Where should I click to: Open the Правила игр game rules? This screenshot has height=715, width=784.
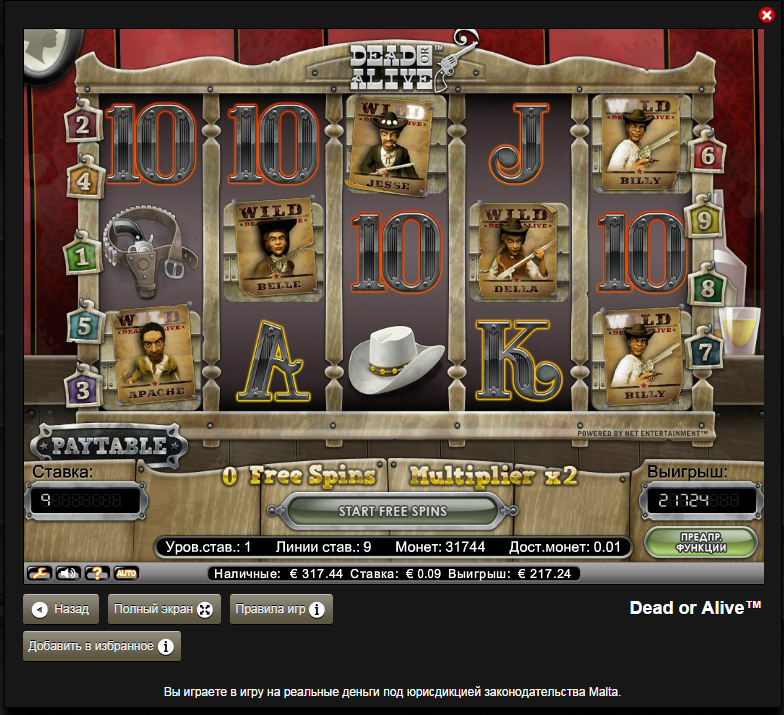281,609
